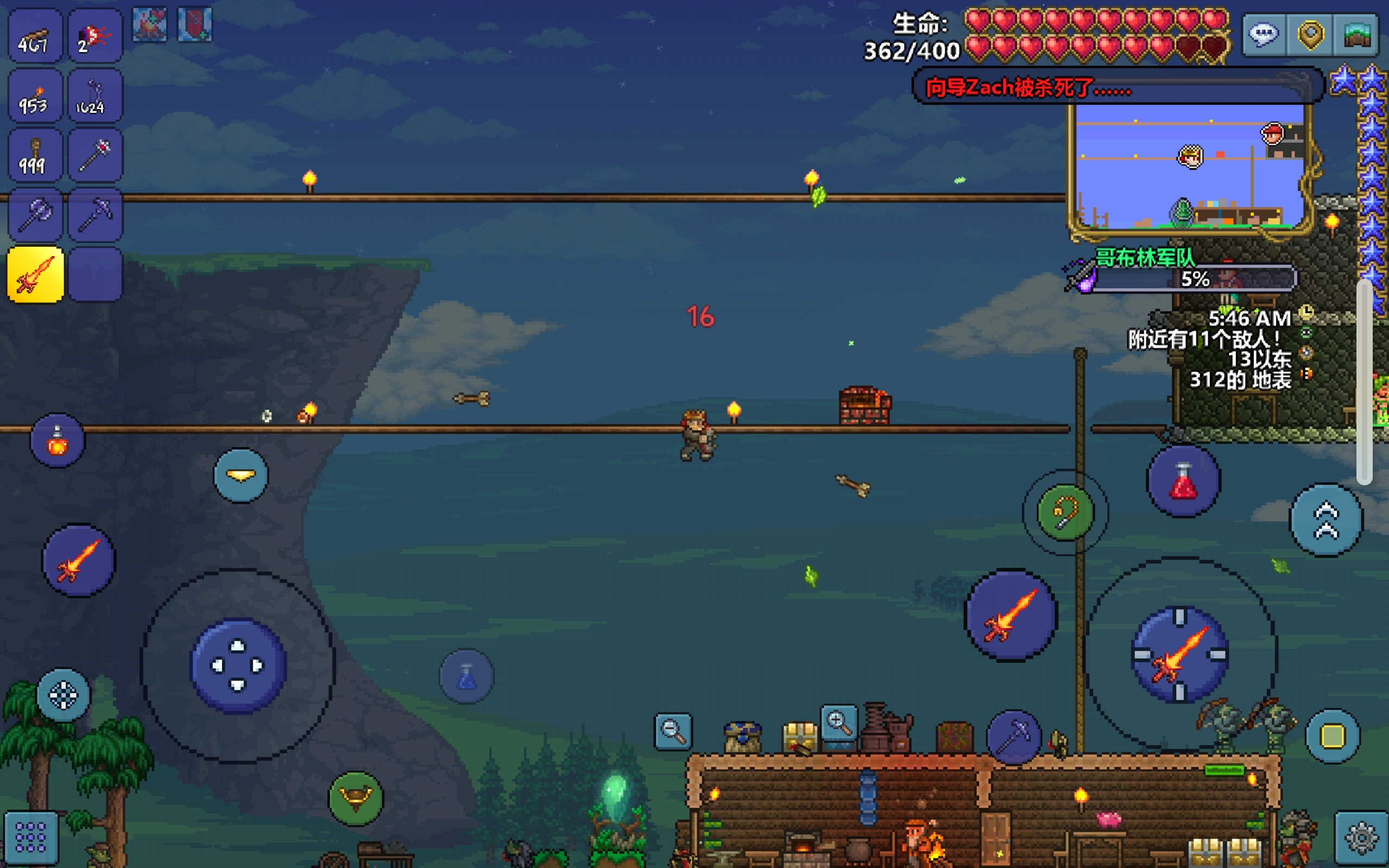
Task: Tap the round pickaxe quick-tool button
Action: (1014, 737)
